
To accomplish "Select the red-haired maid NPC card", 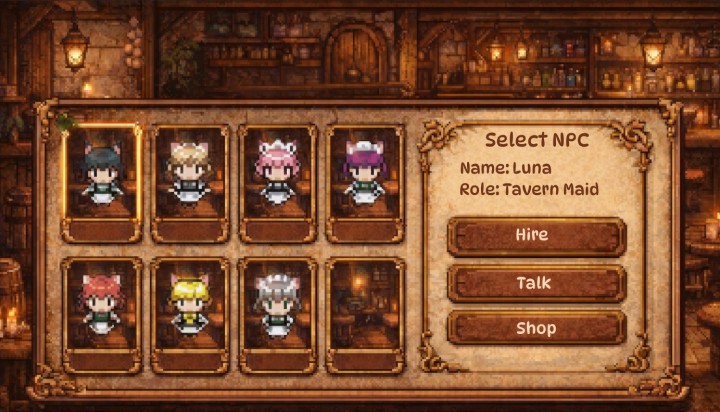I will coord(101,315).
